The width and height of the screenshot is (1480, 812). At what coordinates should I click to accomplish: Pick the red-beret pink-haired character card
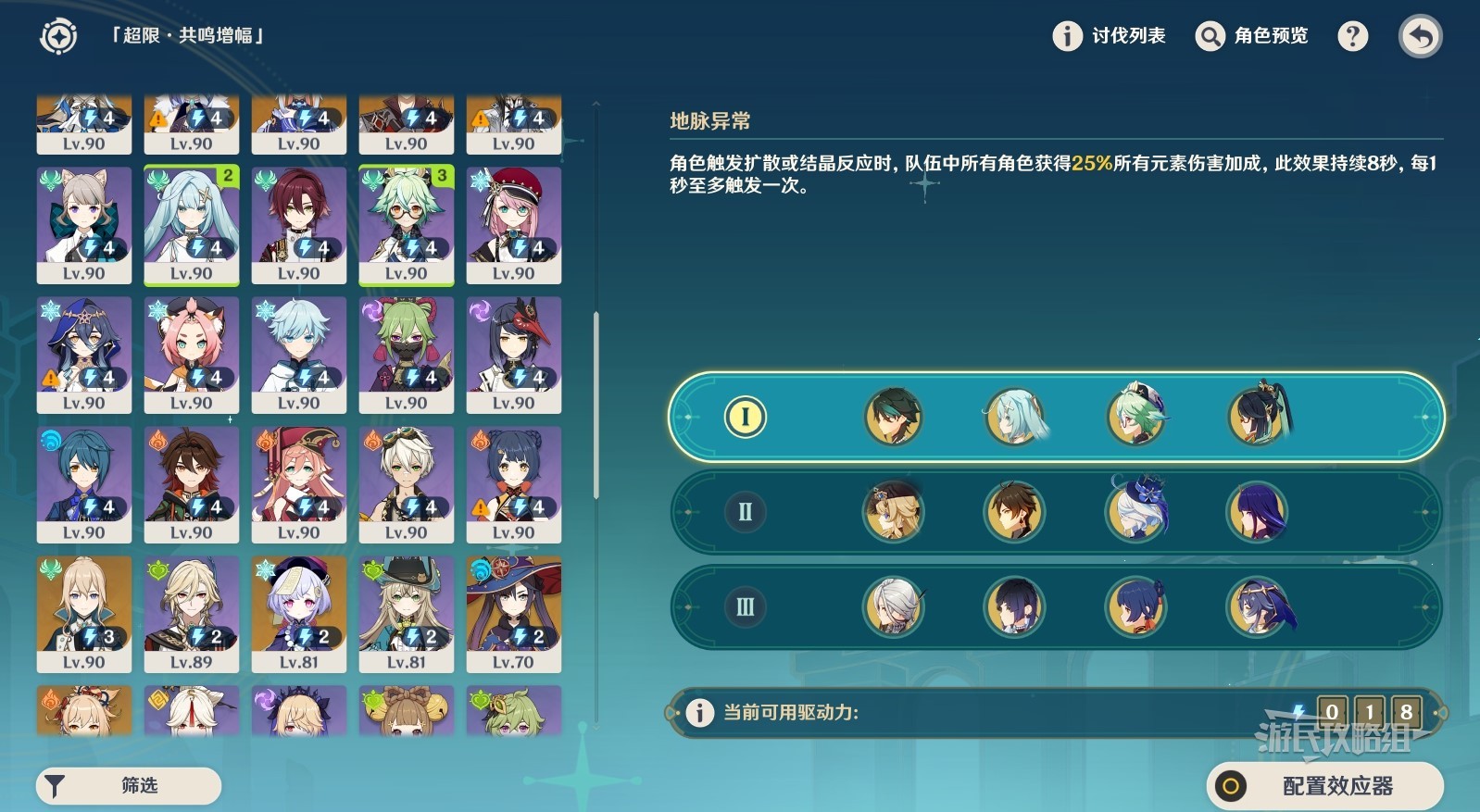pyautogui.click(x=513, y=224)
